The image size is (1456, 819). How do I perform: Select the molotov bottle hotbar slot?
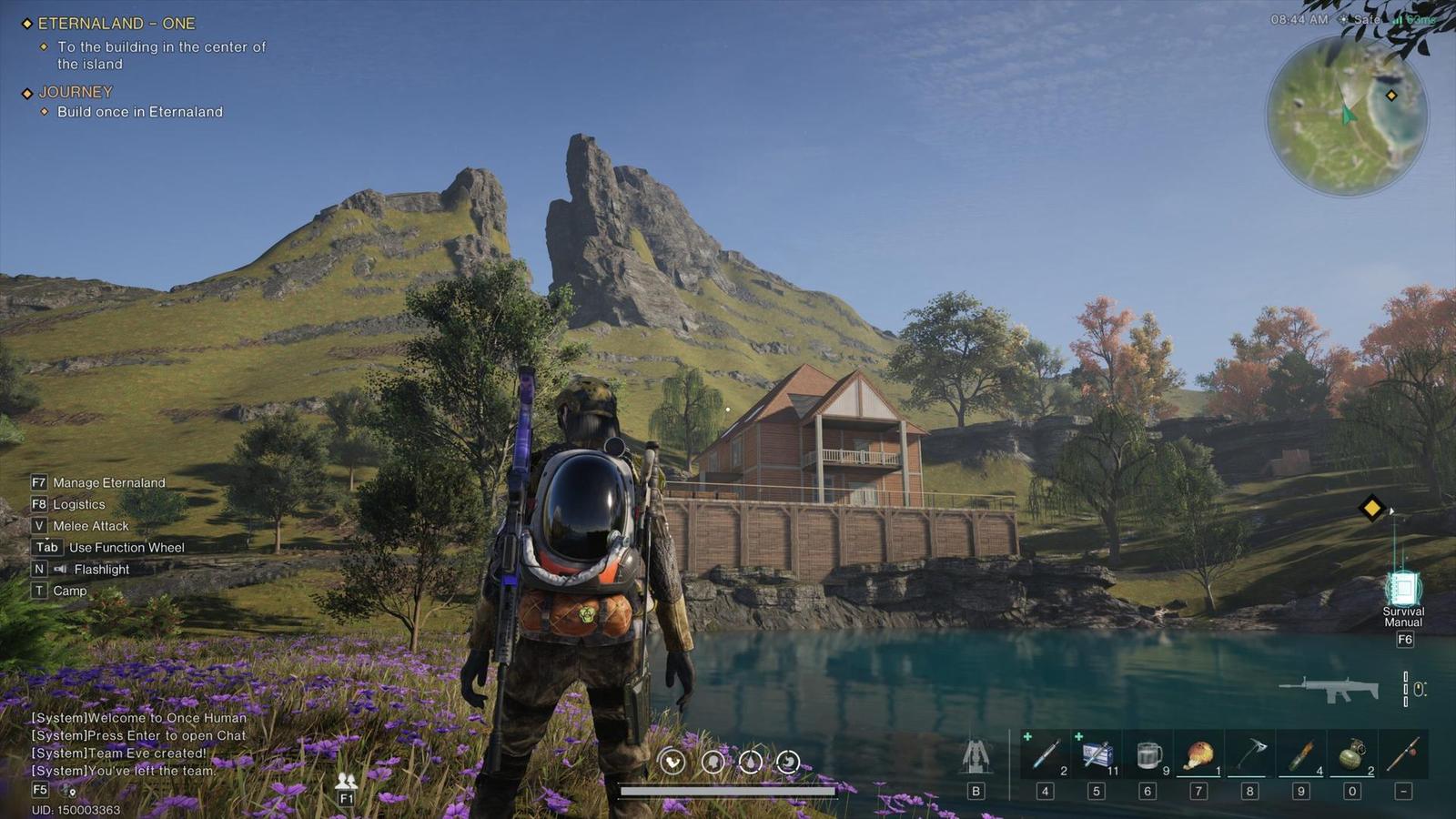click(x=1301, y=754)
